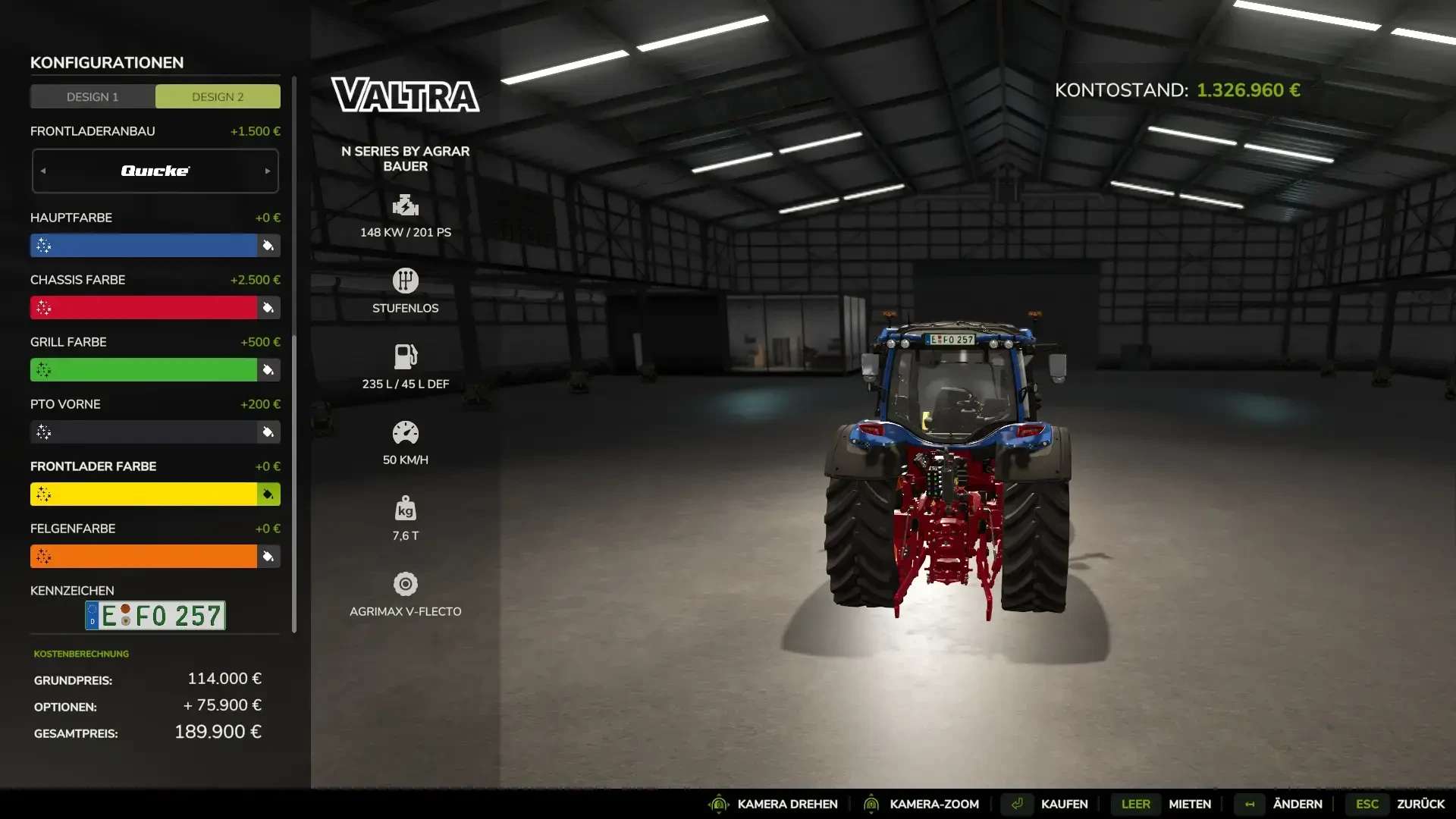Image resolution: width=1456 pixels, height=819 pixels.
Task: Click the Hauptfarbe paint bucket icon
Action: [x=268, y=246]
